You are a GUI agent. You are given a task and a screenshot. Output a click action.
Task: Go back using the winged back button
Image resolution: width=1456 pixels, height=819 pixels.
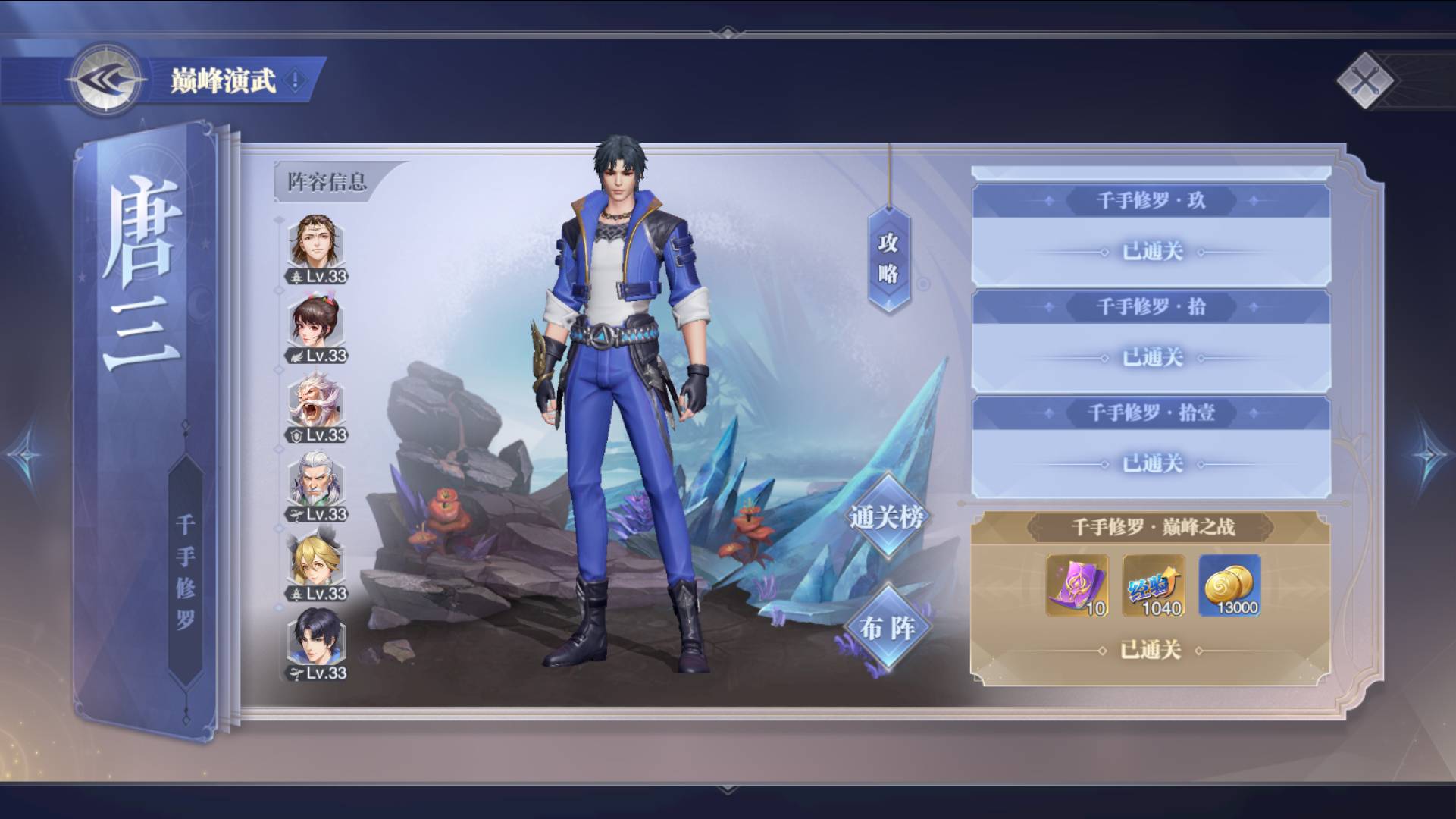coord(105,80)
